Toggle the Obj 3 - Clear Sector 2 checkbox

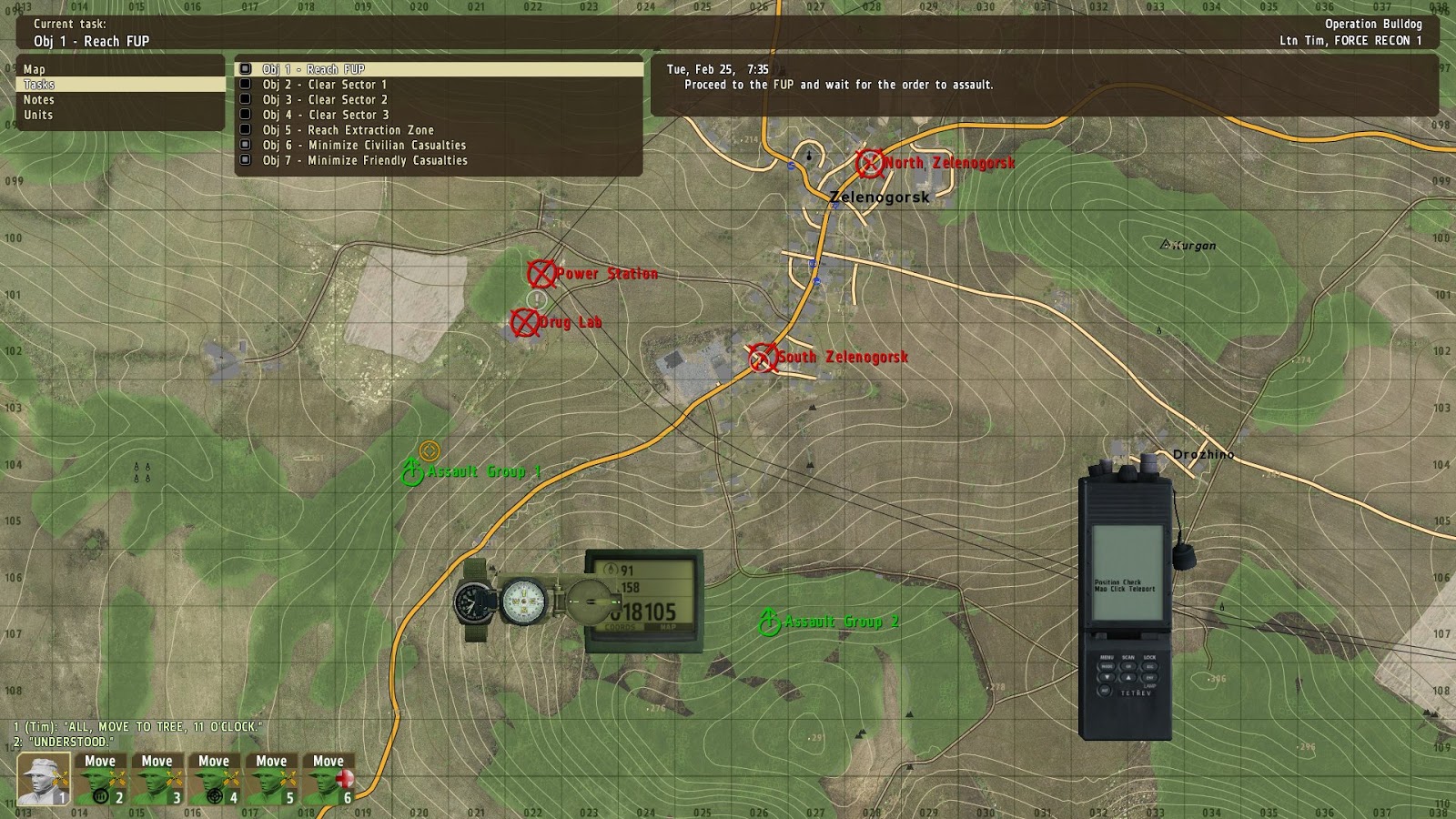point(245,99)
